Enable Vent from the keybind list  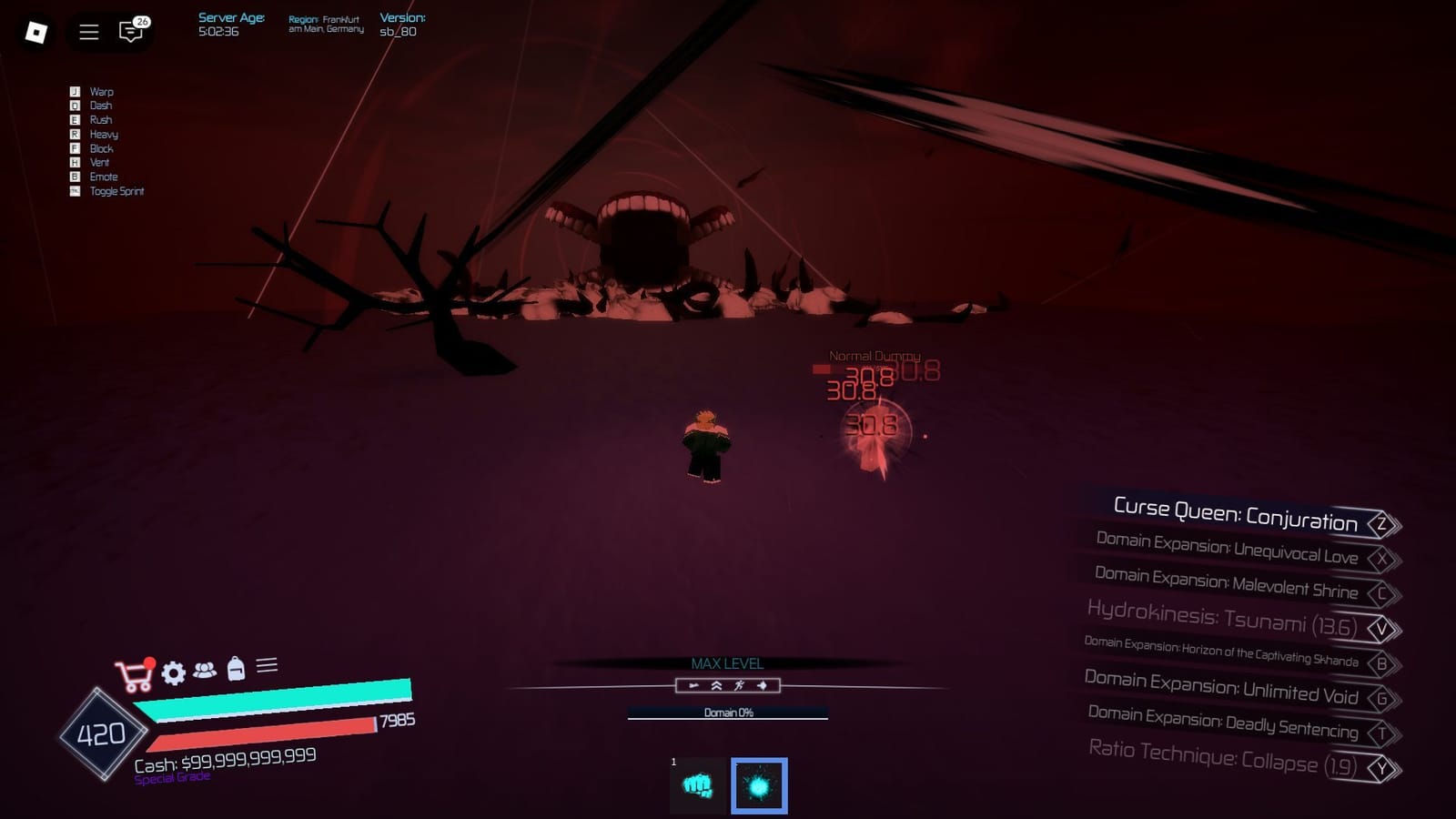pyautogui.click(x=100, y=162)
